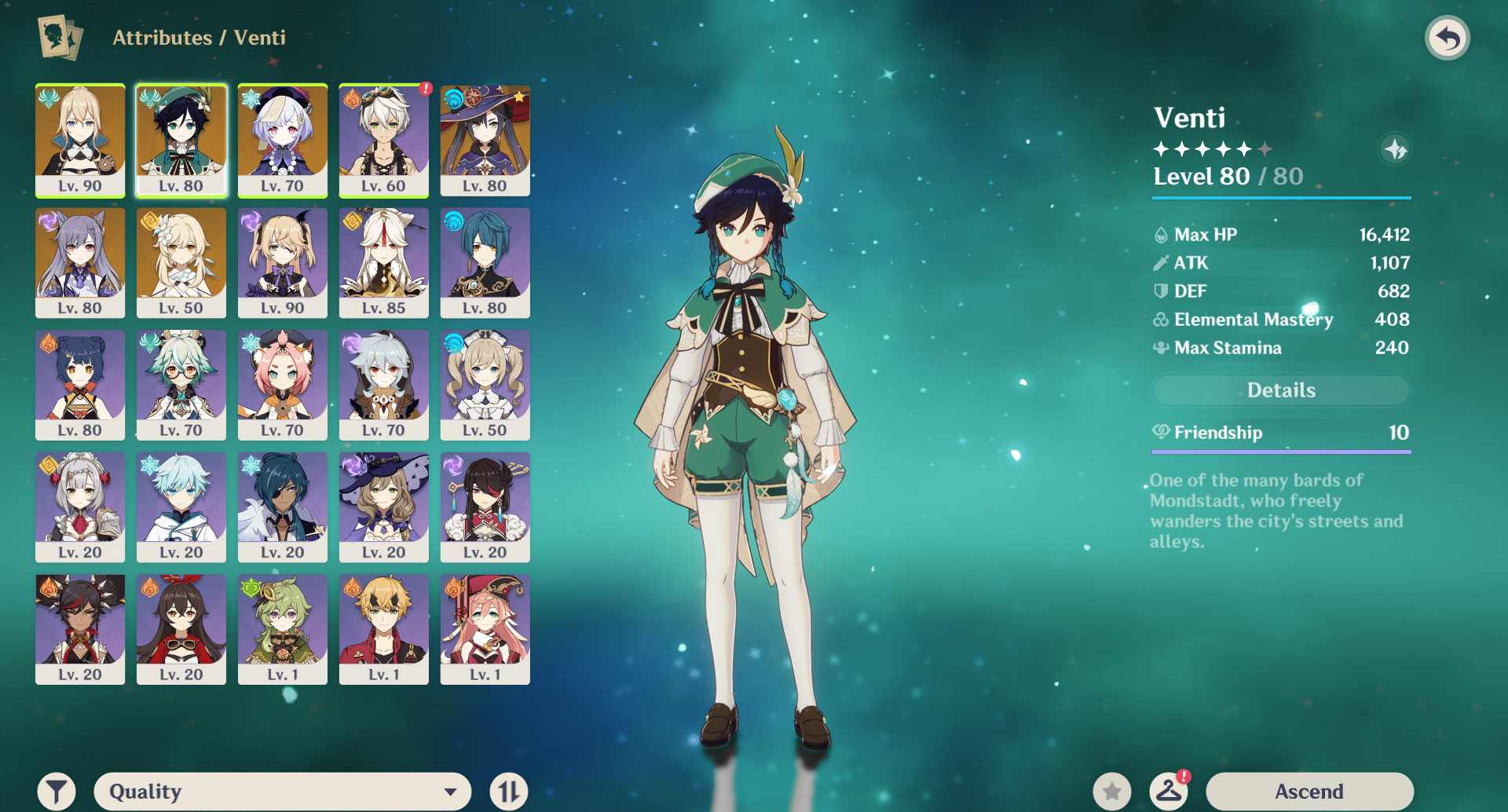Select Fischl's Lv. 90 portrait
Image resolution: width=1508 pixels, height=812 pixels.
(282, 262)
